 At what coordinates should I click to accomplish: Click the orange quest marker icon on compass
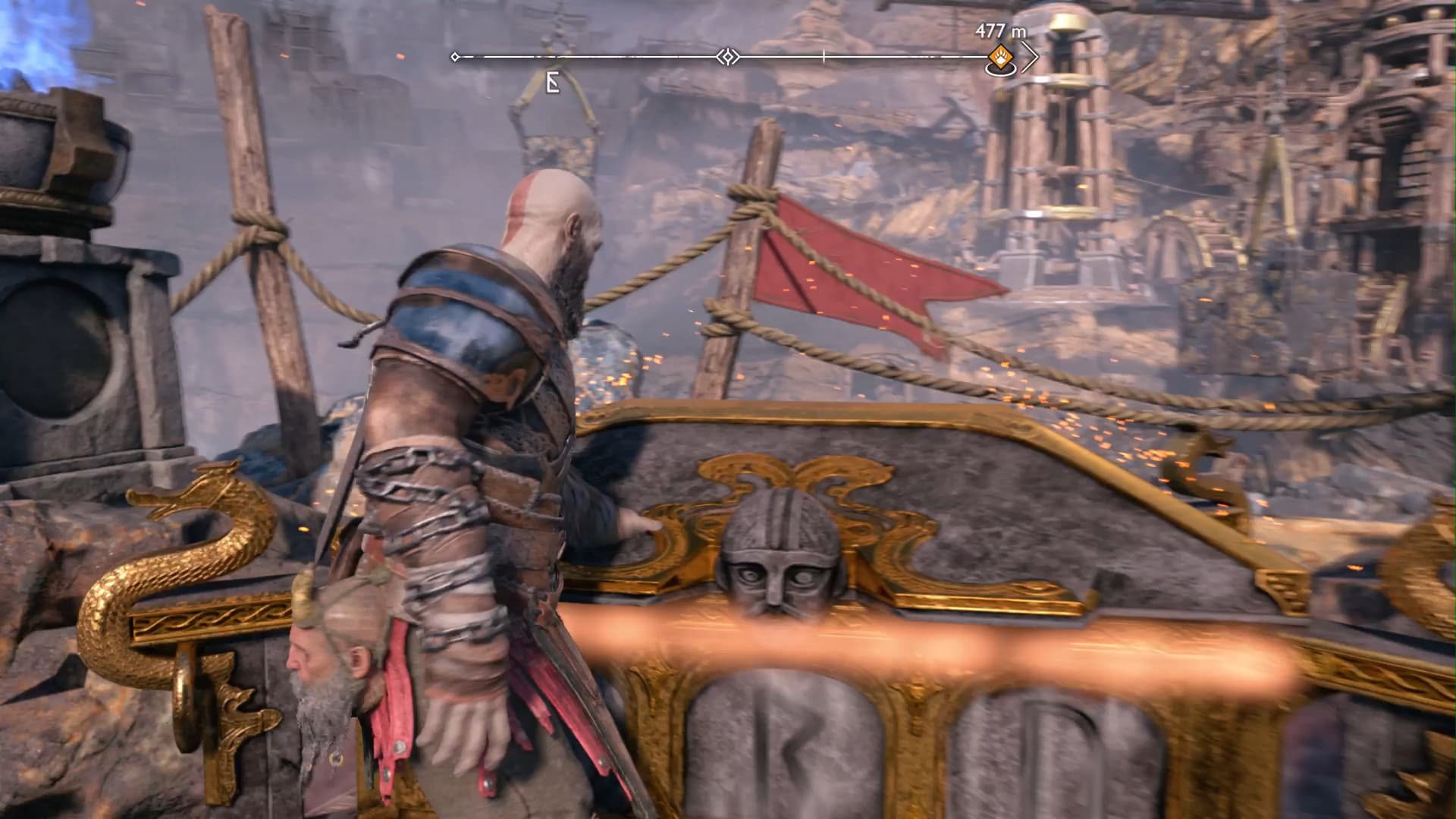[x=1001, y=58]
